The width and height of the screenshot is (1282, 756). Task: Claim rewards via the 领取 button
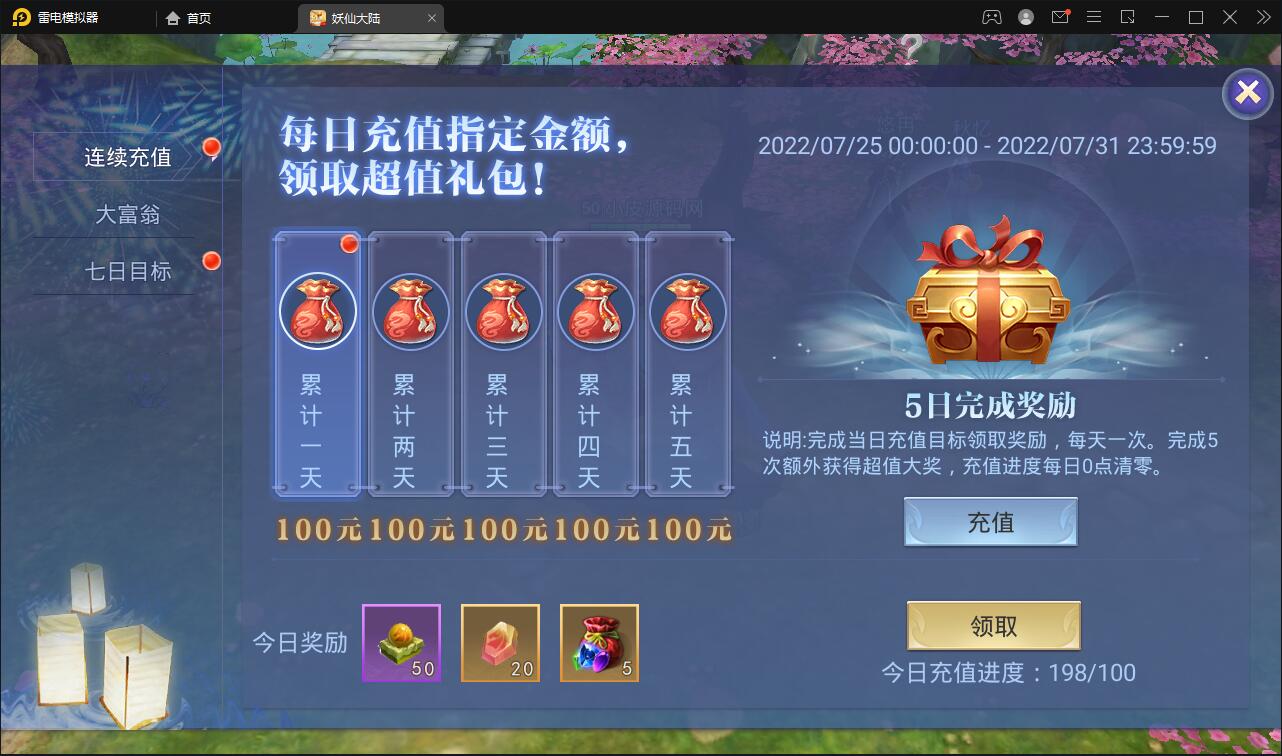click(992, 625)
